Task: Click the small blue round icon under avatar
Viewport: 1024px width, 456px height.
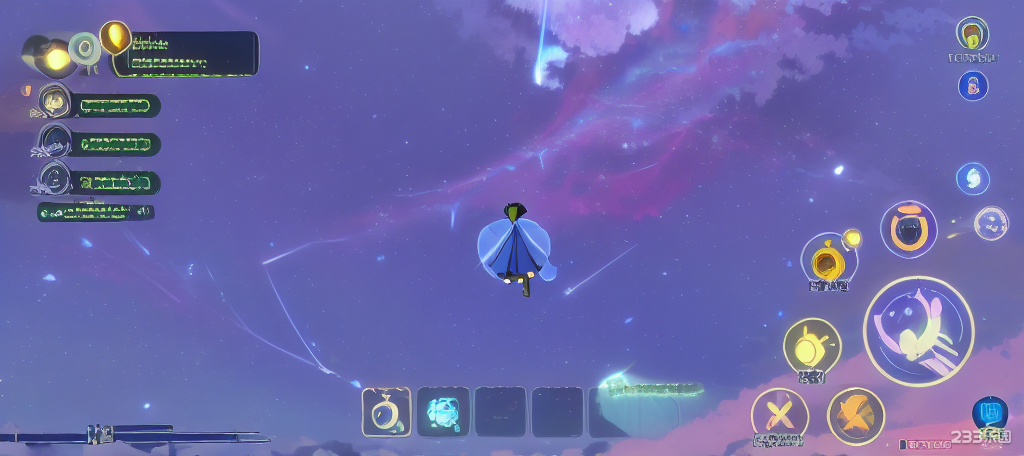Action: tap(973, 85)
